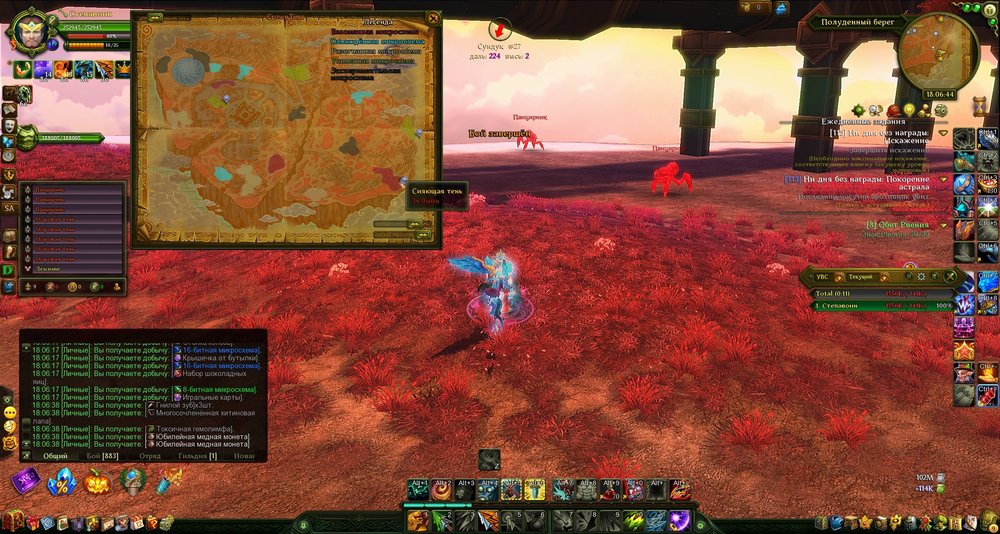1000x534 pixels.
Task: Activate the Alt+1 ability slot
Action: click(x=418, y=489)
